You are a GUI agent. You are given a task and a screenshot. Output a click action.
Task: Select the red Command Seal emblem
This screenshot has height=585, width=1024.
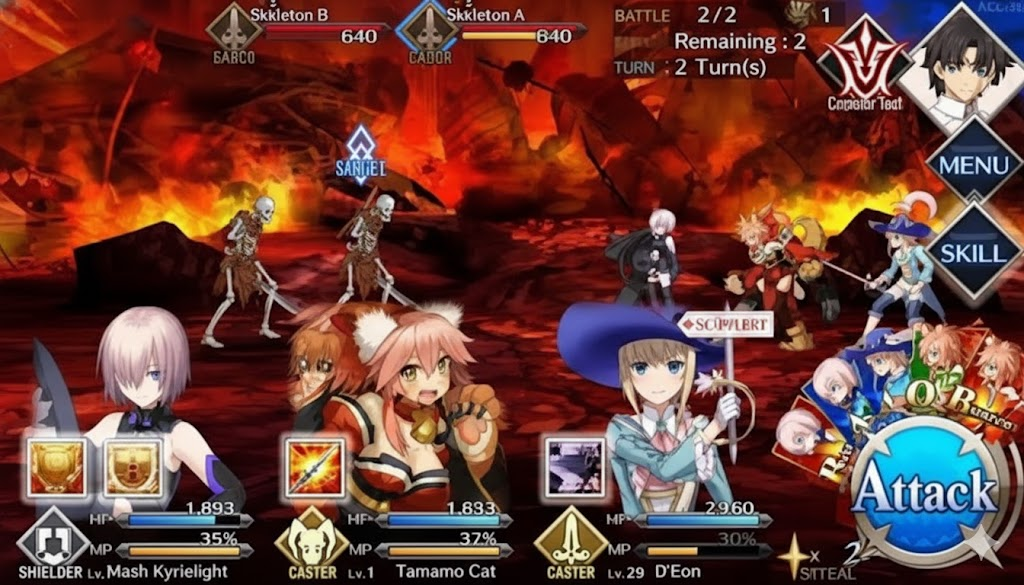[857, 64]
